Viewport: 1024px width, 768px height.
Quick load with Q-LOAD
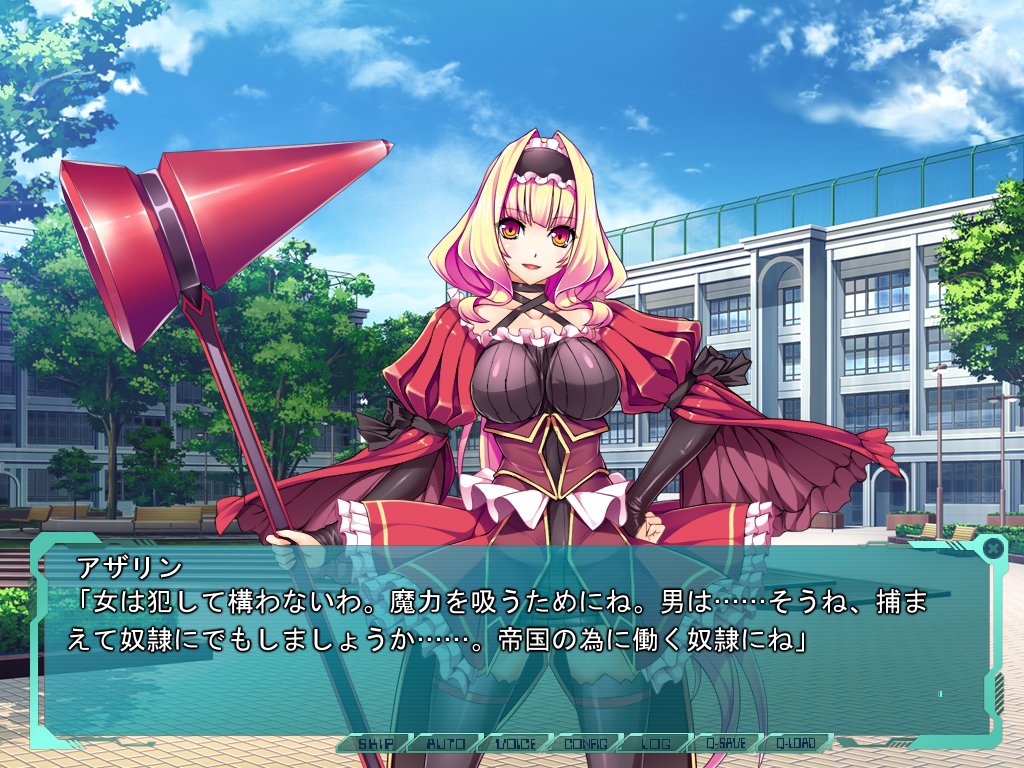tap(793, 743)
